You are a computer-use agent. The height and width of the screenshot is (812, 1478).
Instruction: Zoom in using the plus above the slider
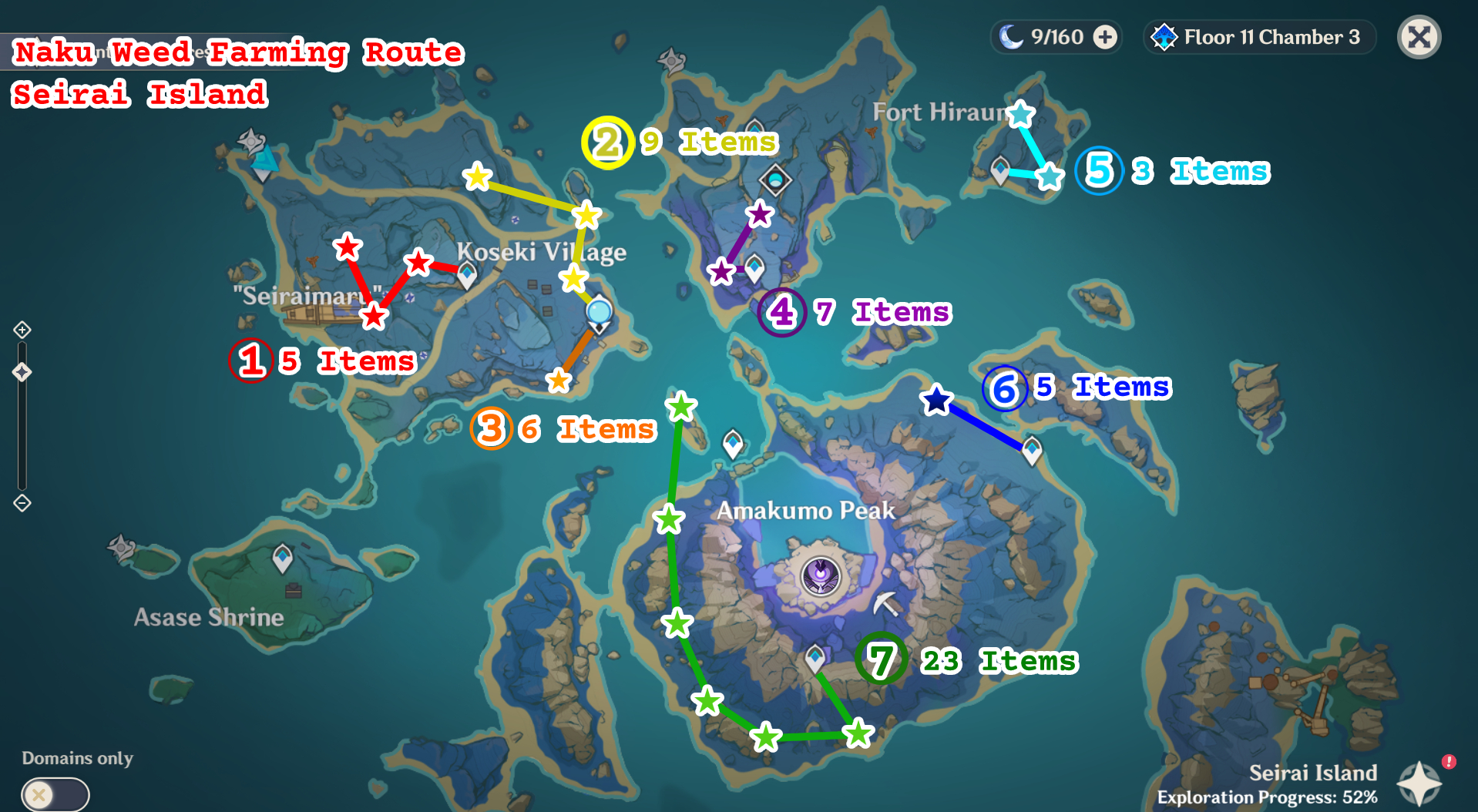[x=22, y=329]
